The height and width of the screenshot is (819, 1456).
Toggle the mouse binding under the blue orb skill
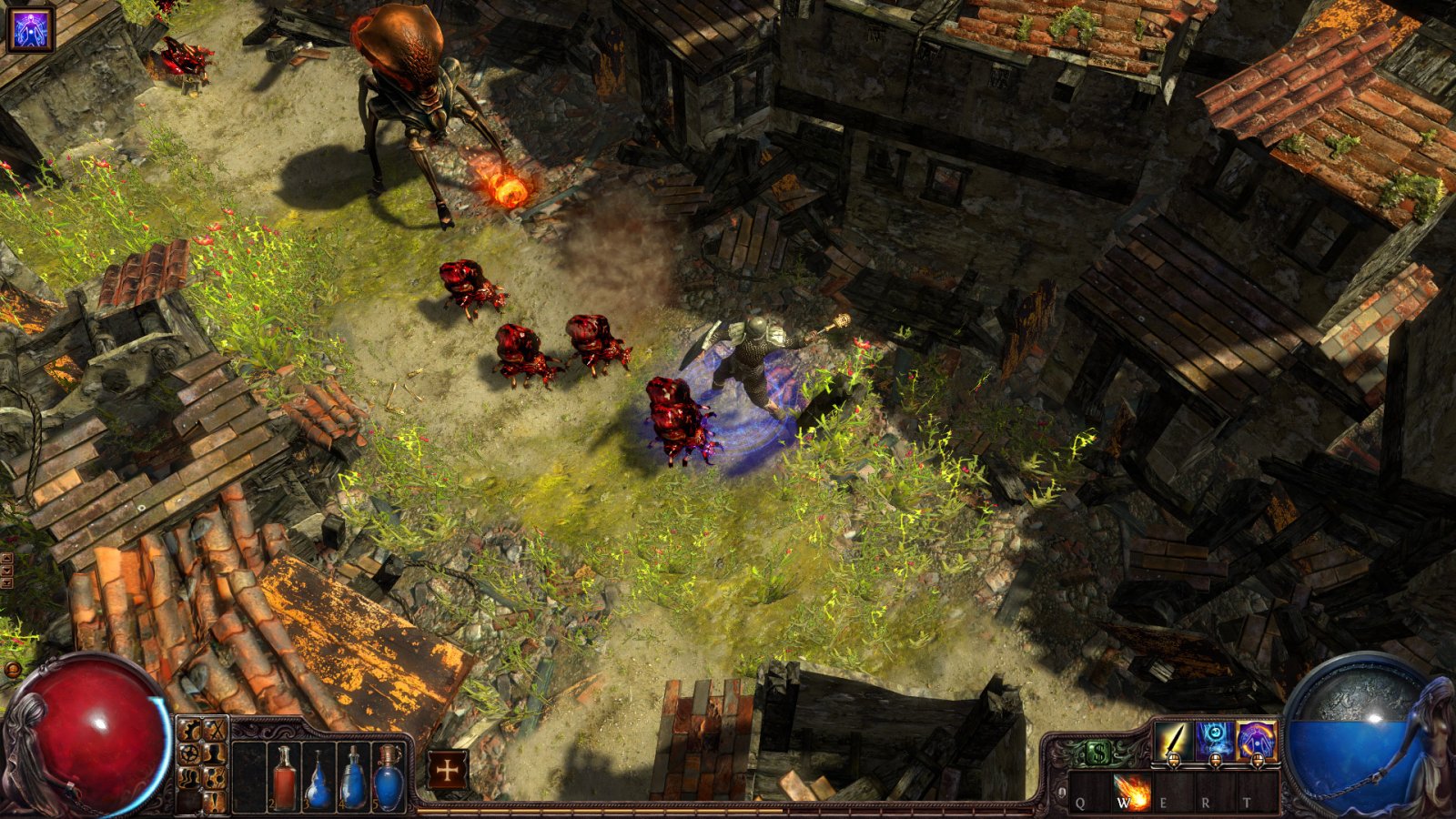1216,761
